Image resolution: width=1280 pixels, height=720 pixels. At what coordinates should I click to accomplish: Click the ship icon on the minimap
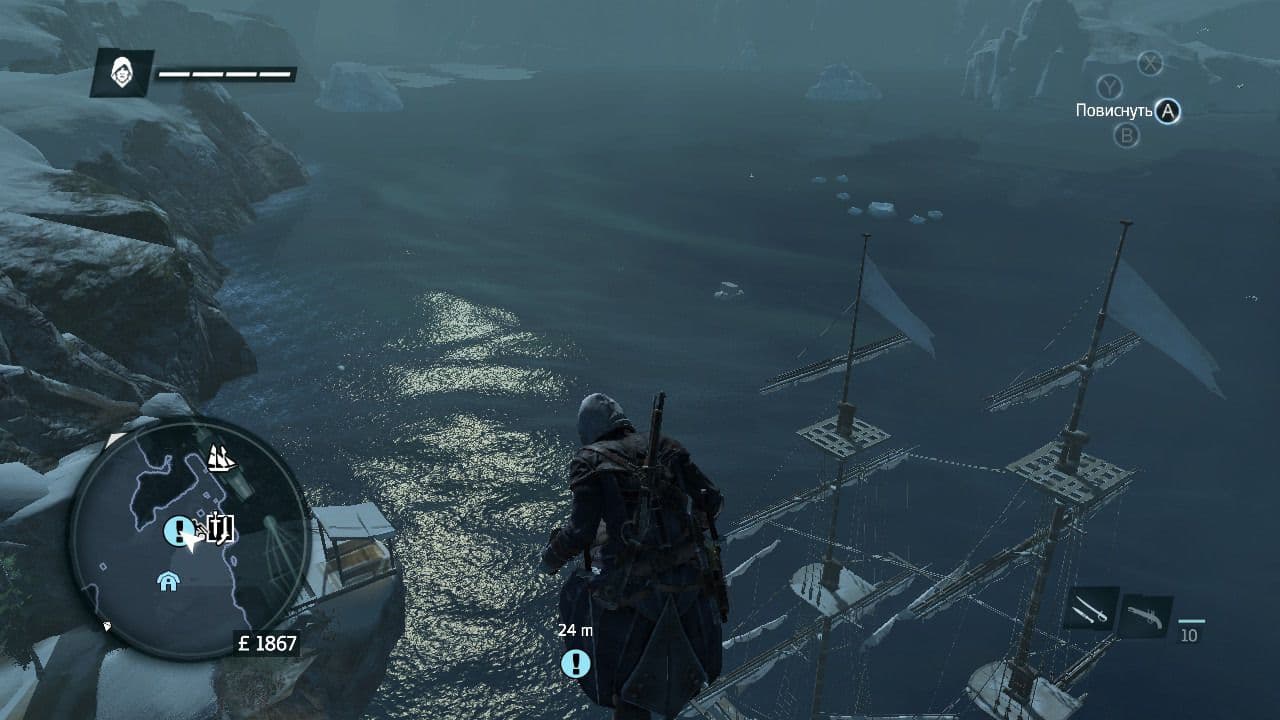click(221, 459)
